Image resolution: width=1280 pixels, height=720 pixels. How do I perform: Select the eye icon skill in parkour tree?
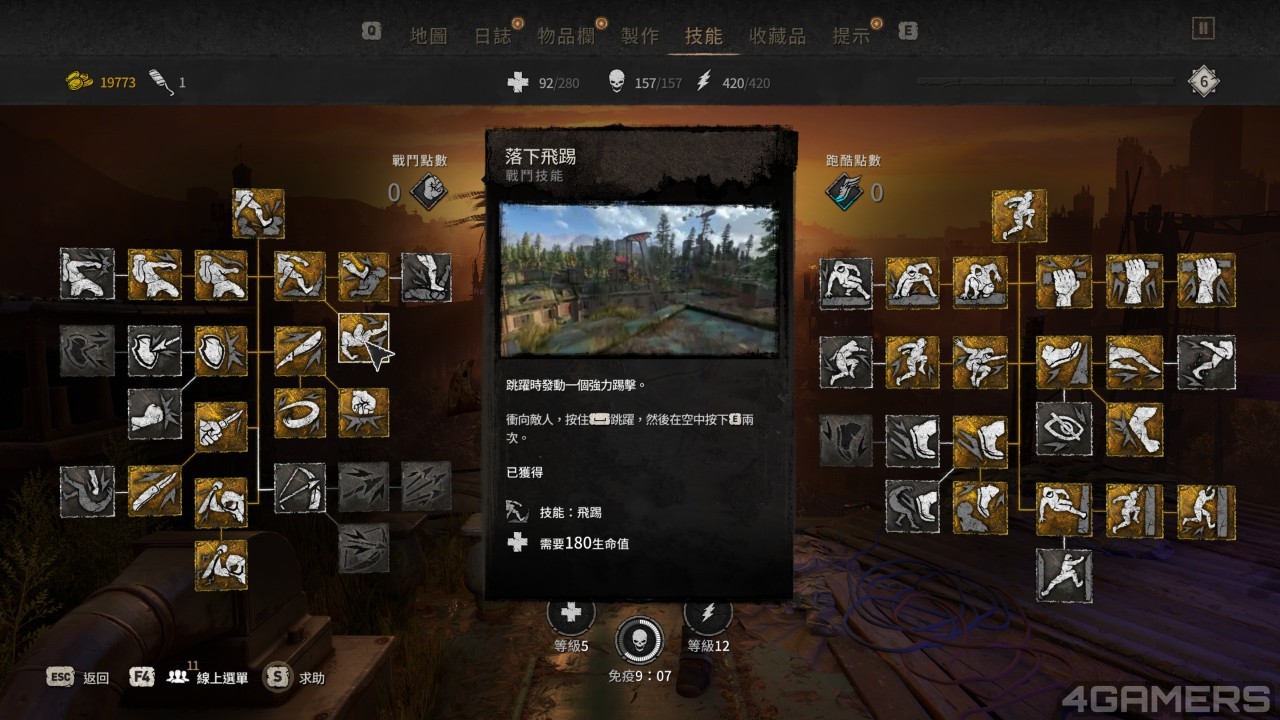pyautogui.click(x=1063, y=428)
